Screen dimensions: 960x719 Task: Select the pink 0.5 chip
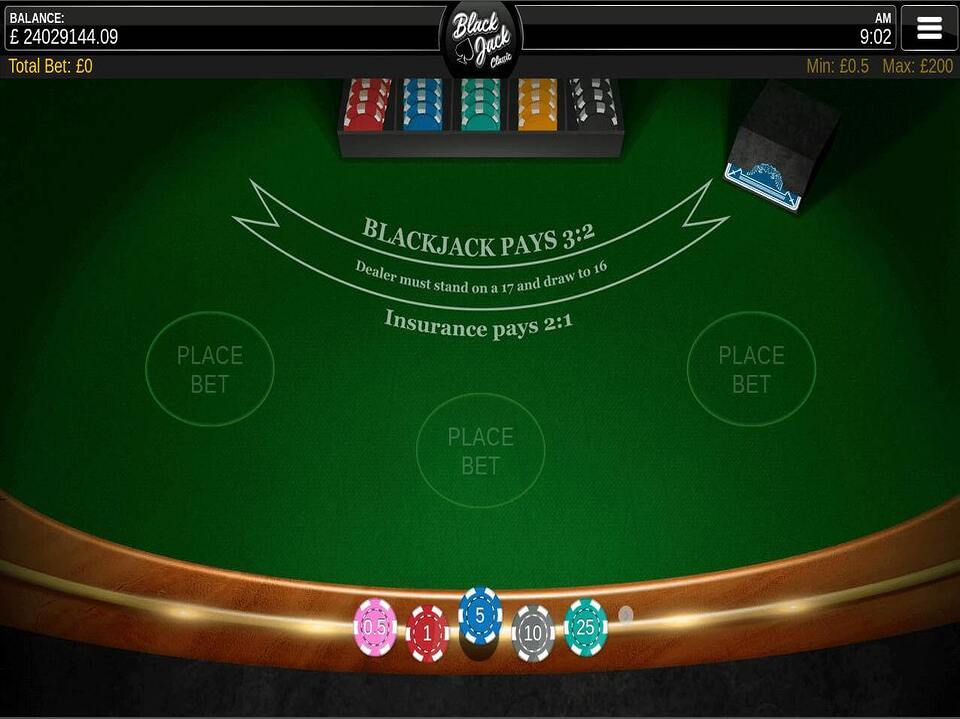(375, 627)
